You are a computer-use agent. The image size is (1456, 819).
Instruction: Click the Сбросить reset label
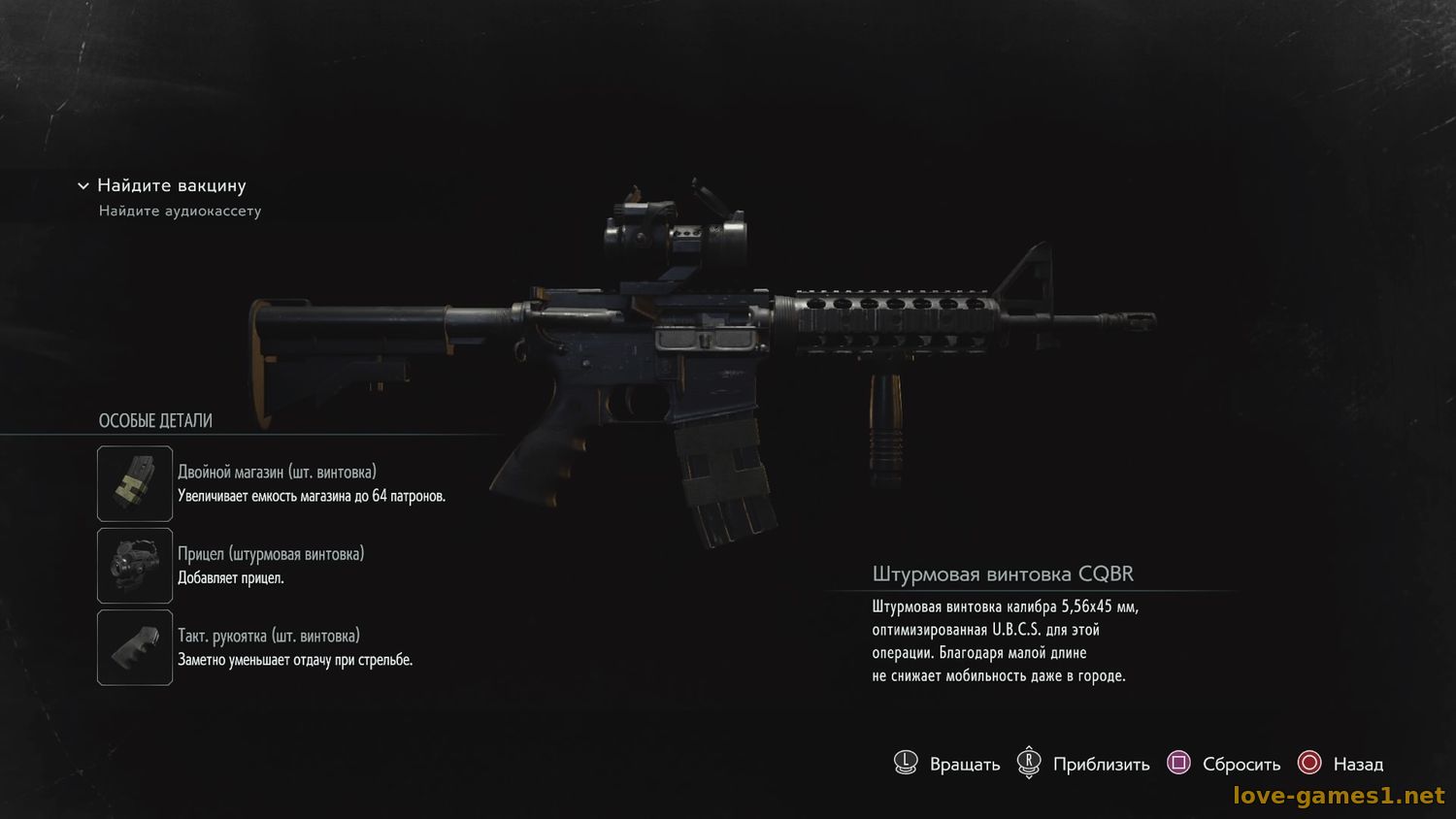point(1241,765)
